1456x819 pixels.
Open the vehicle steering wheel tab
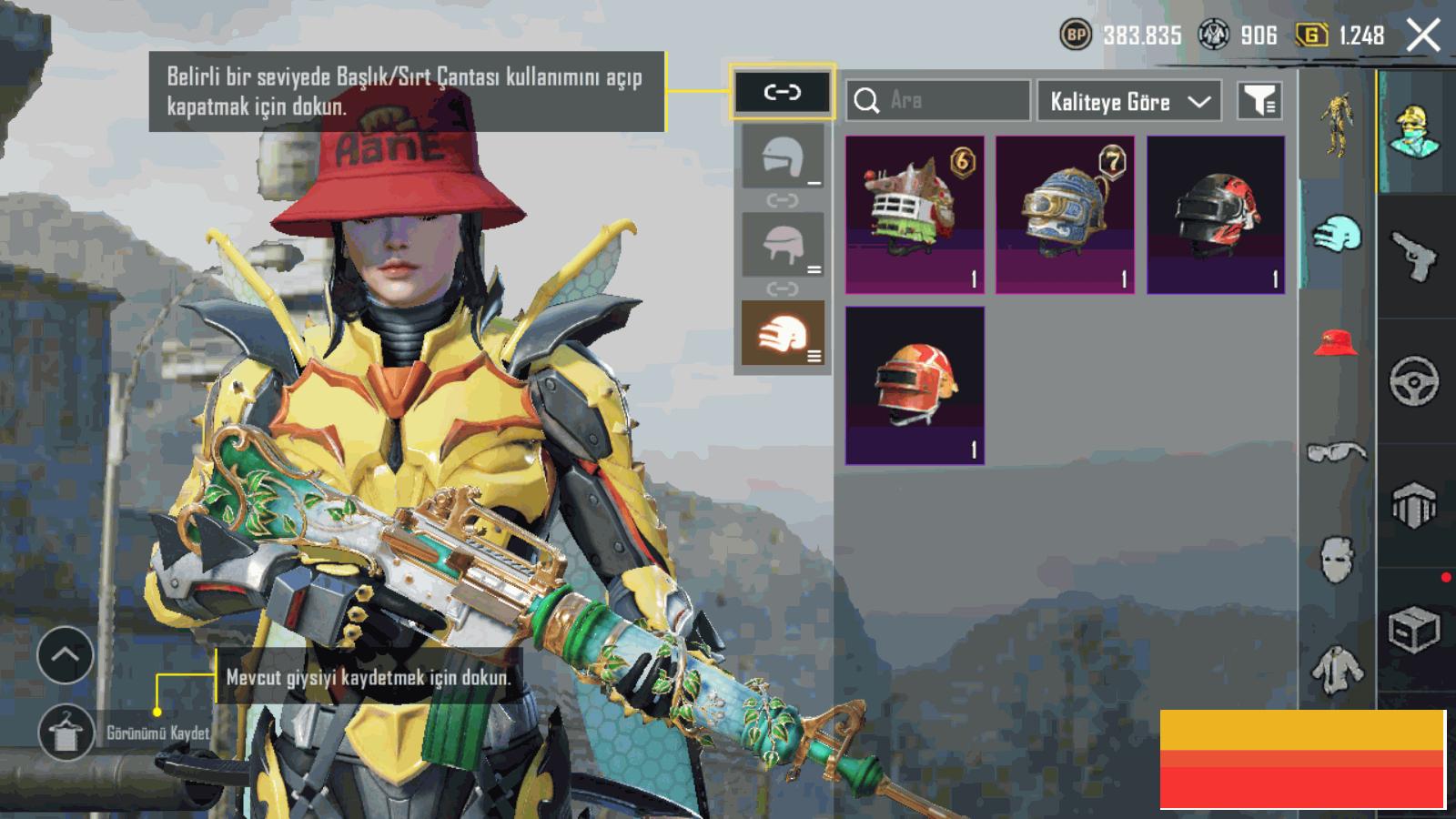(1415, 380)
